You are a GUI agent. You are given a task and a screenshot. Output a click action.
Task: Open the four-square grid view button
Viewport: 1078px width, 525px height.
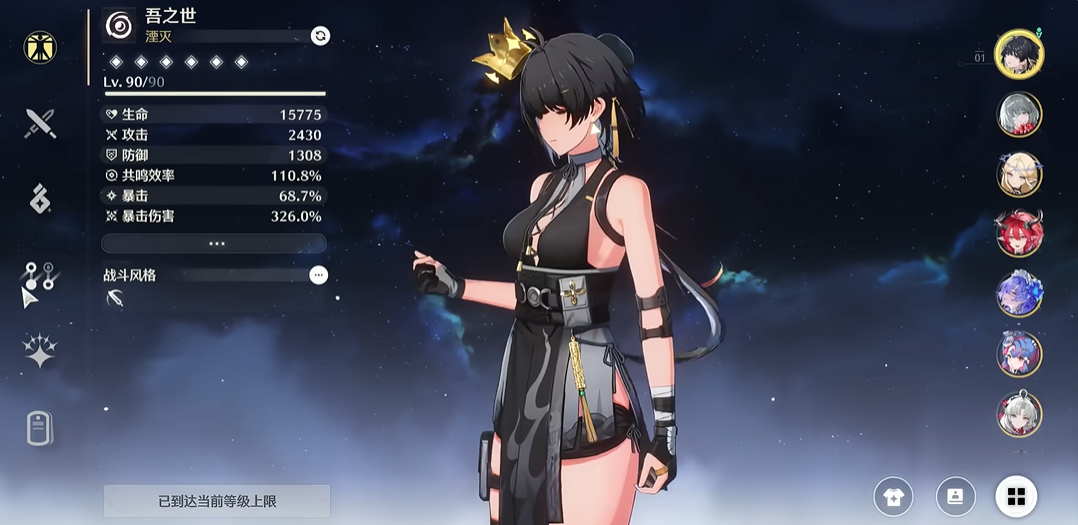point(1016,496)
